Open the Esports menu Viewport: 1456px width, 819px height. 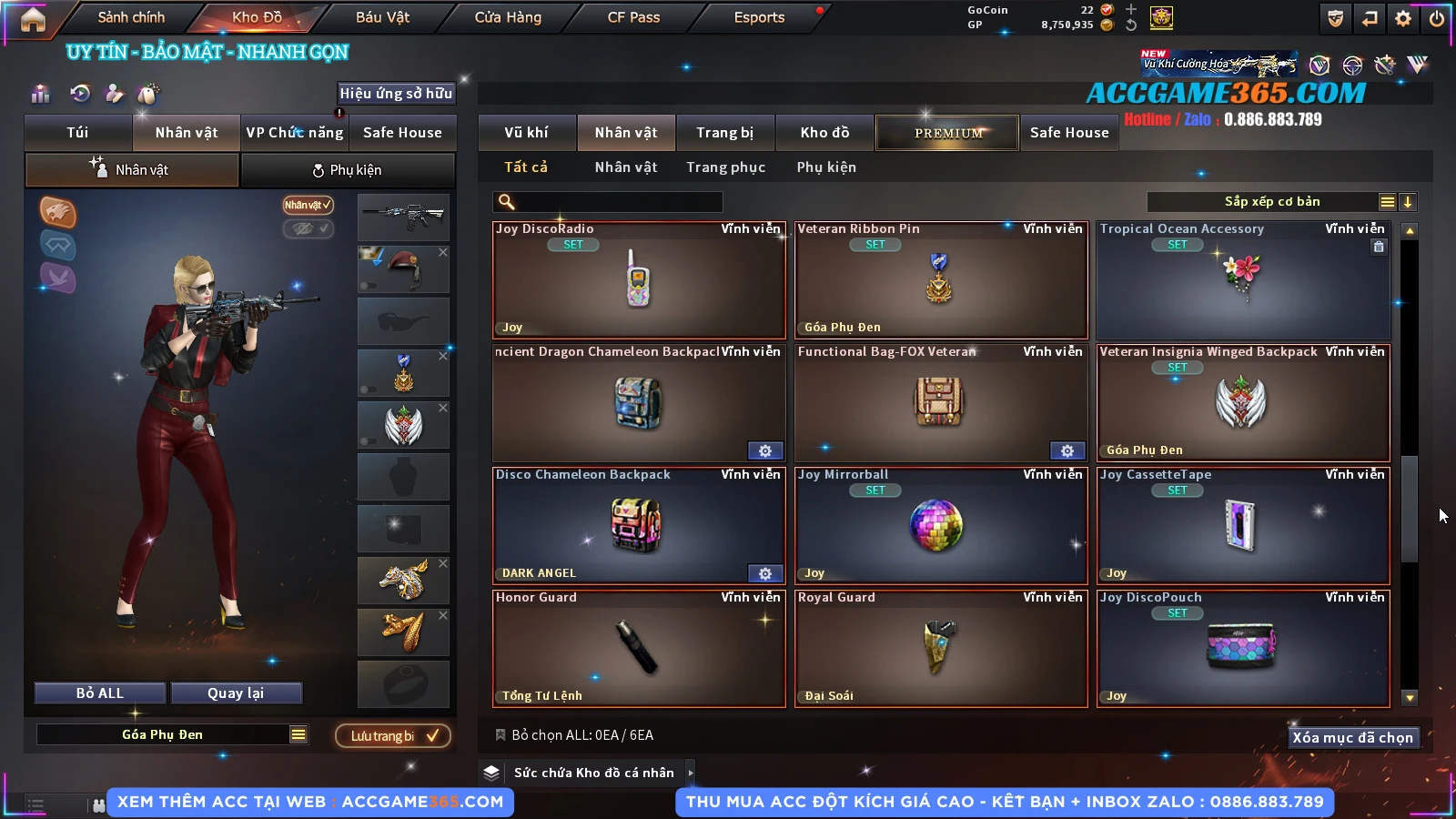[x=759, y=17]
